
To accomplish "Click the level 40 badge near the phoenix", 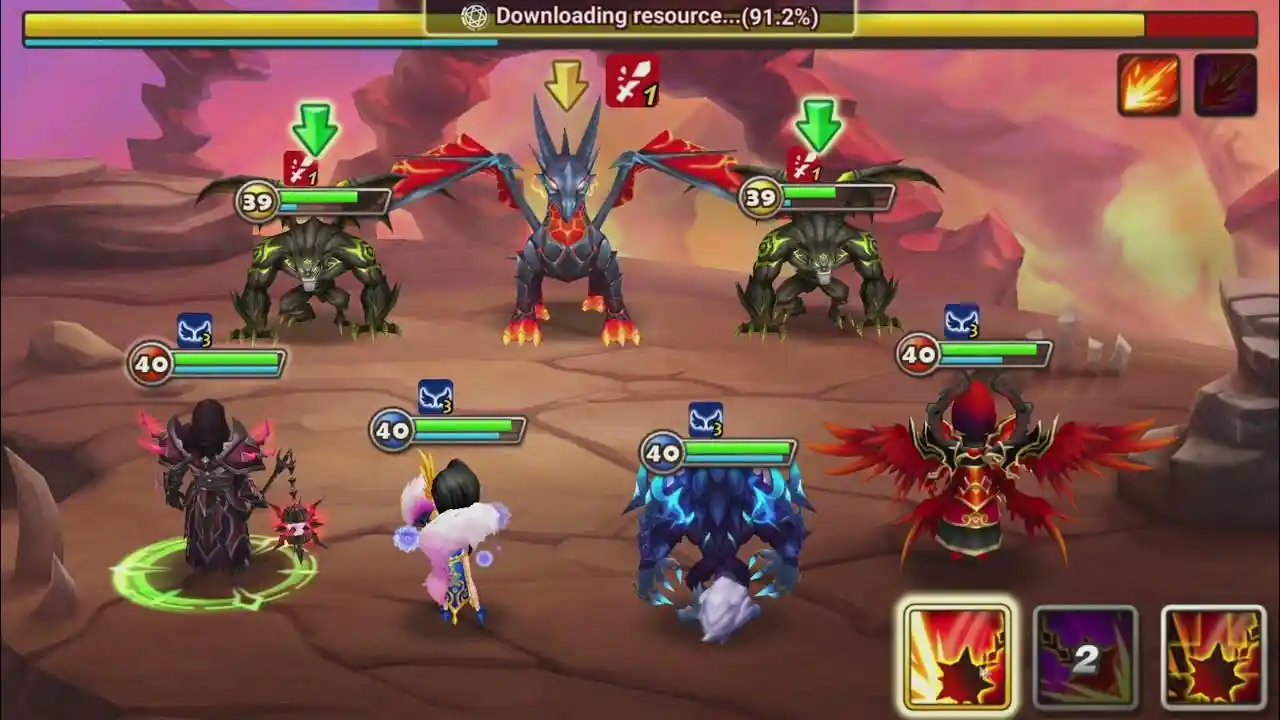I will (917, 353).
